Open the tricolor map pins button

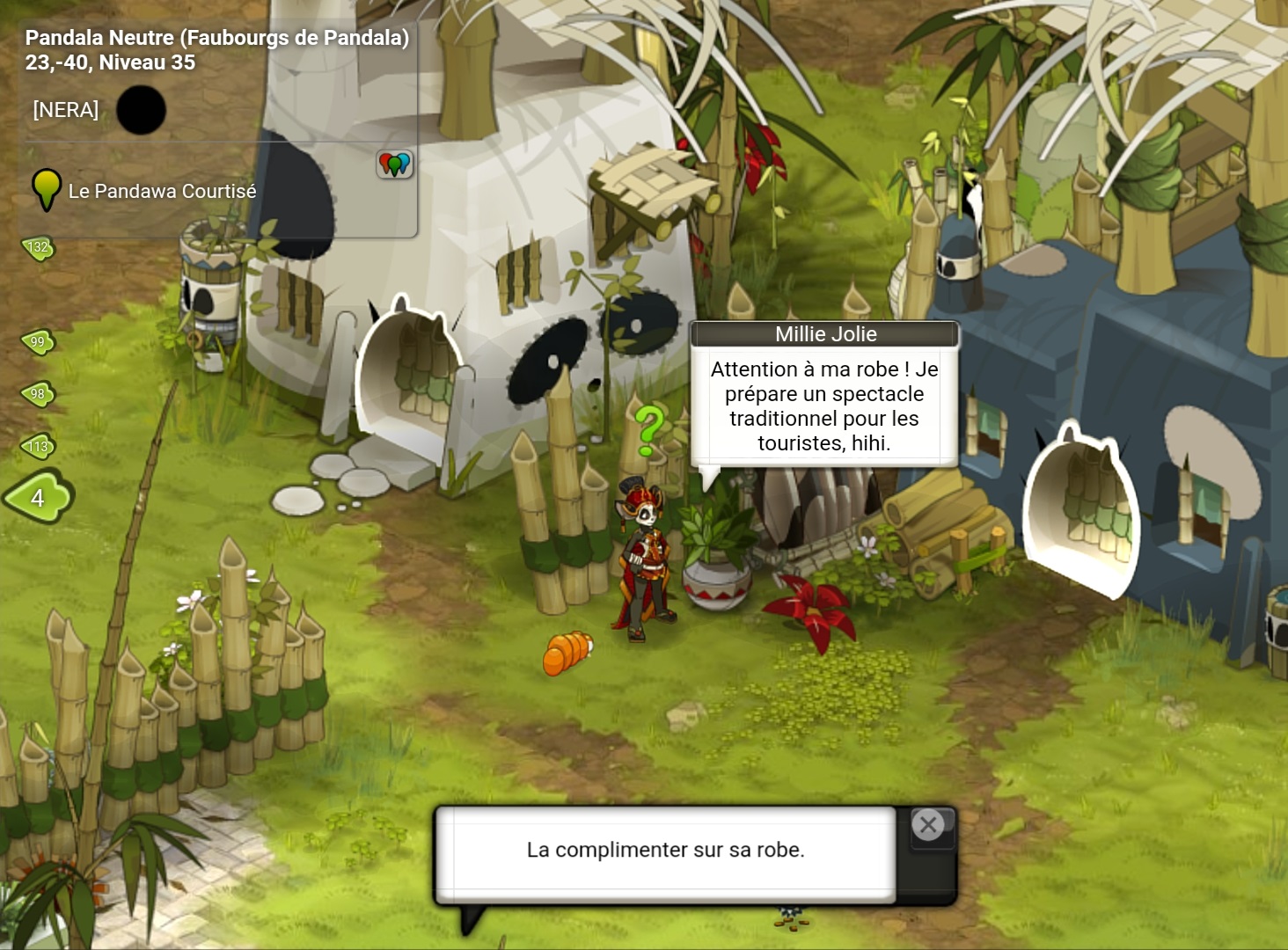pyautogui.click(x=395, y=164)
